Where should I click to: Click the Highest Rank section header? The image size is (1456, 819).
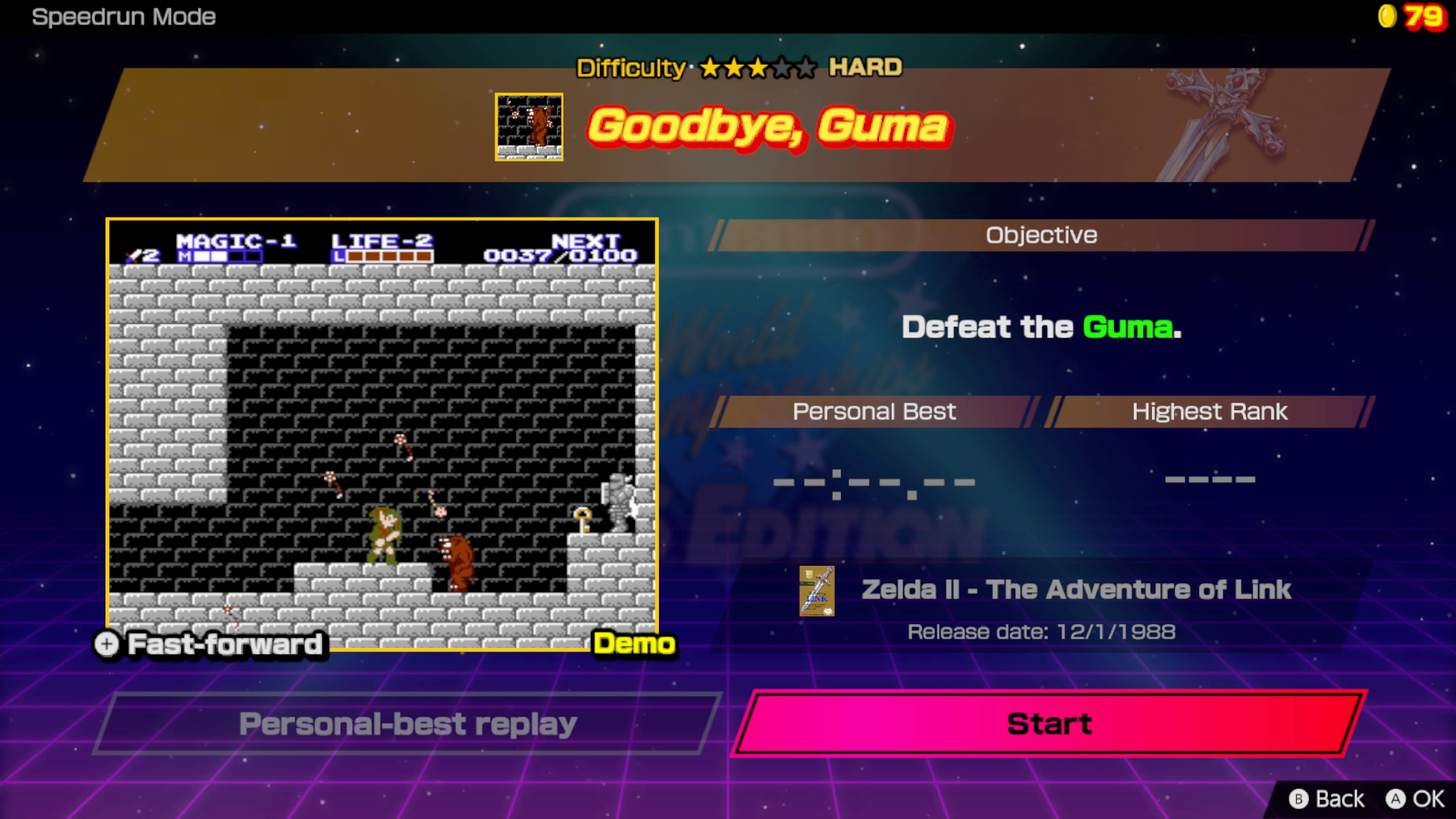[x=1210, y=412]
